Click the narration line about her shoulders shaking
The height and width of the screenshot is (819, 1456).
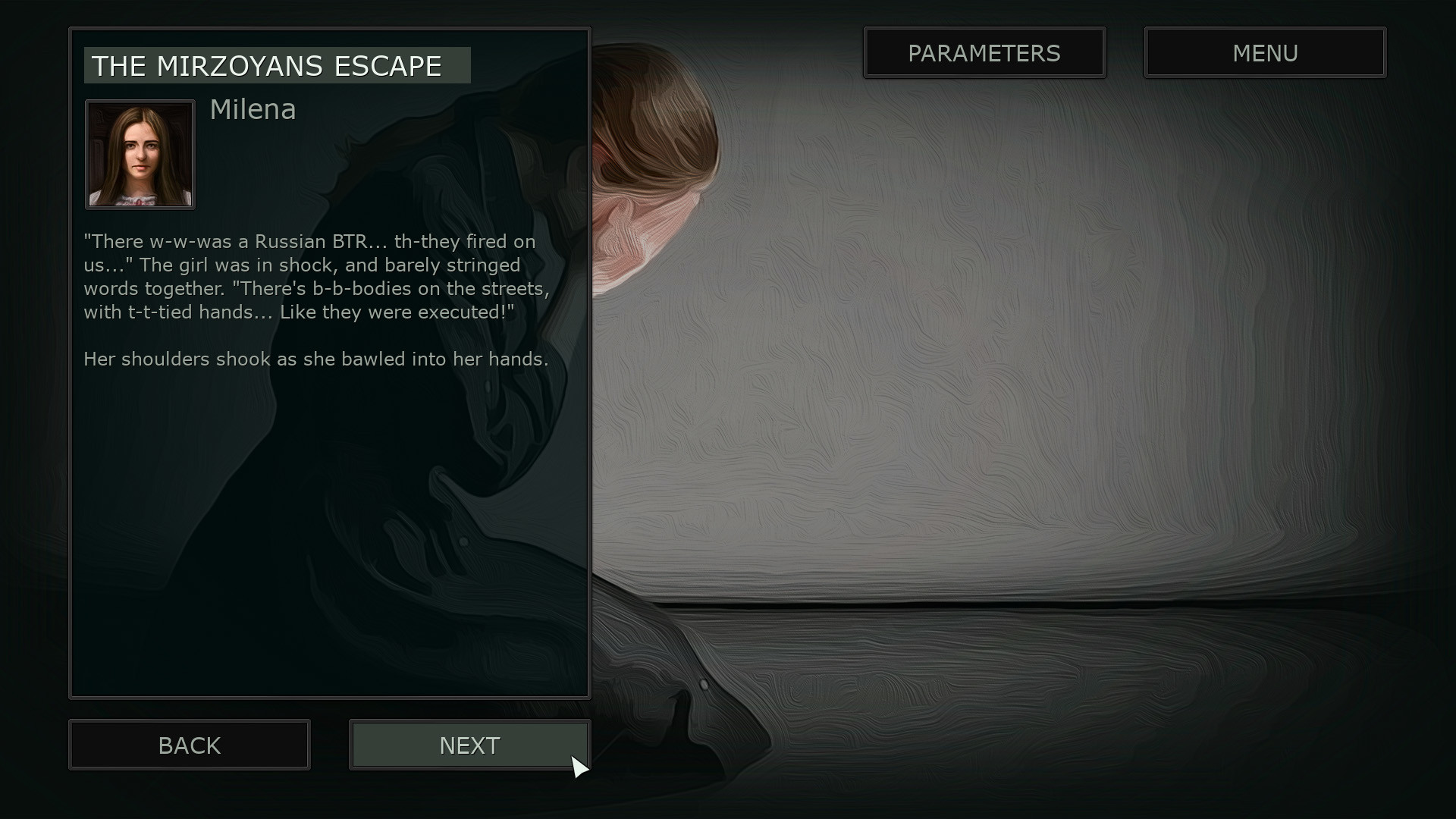[x=315, y=359]
